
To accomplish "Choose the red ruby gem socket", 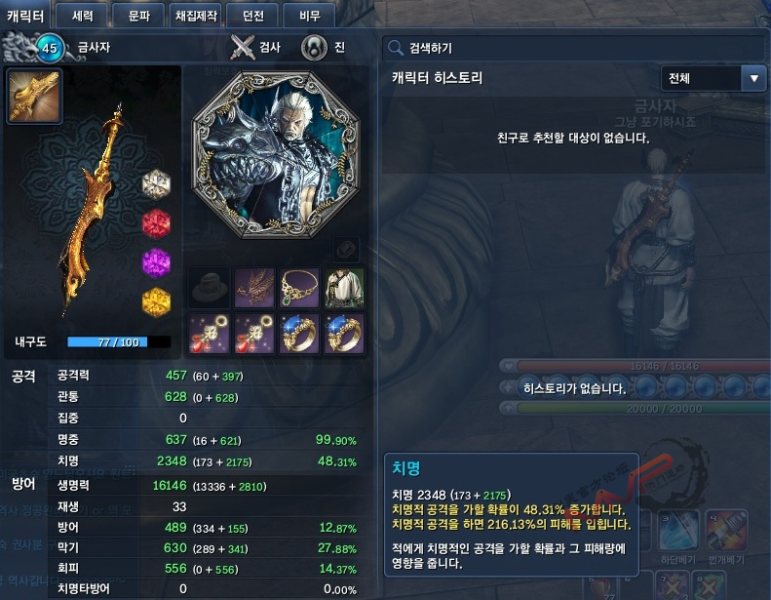I will [156, 223].
